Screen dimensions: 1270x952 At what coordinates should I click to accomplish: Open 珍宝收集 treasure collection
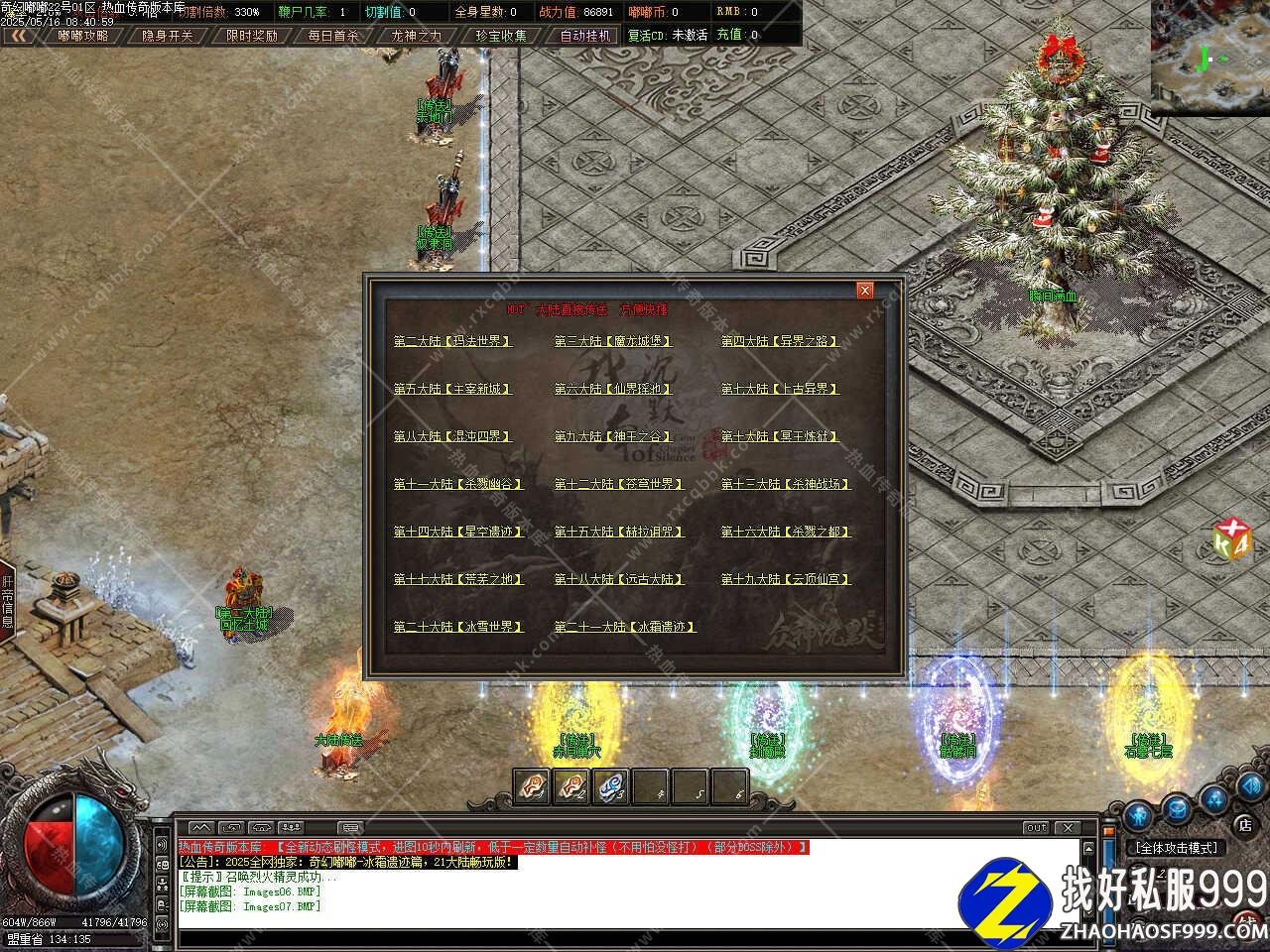(x=501, y=35)
